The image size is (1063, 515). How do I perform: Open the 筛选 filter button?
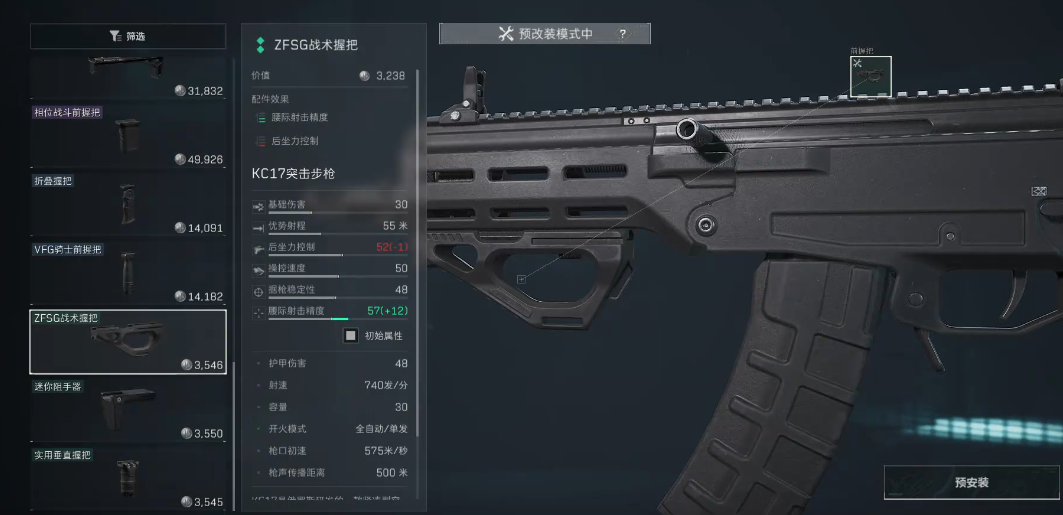128,36
